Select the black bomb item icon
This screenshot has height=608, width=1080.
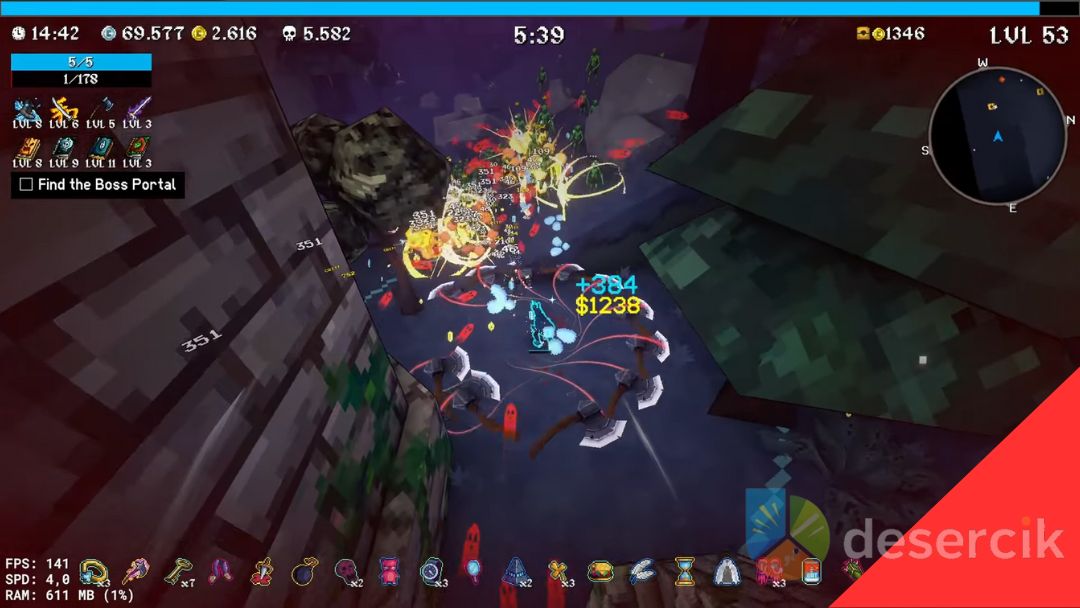[x=304, y=572]
